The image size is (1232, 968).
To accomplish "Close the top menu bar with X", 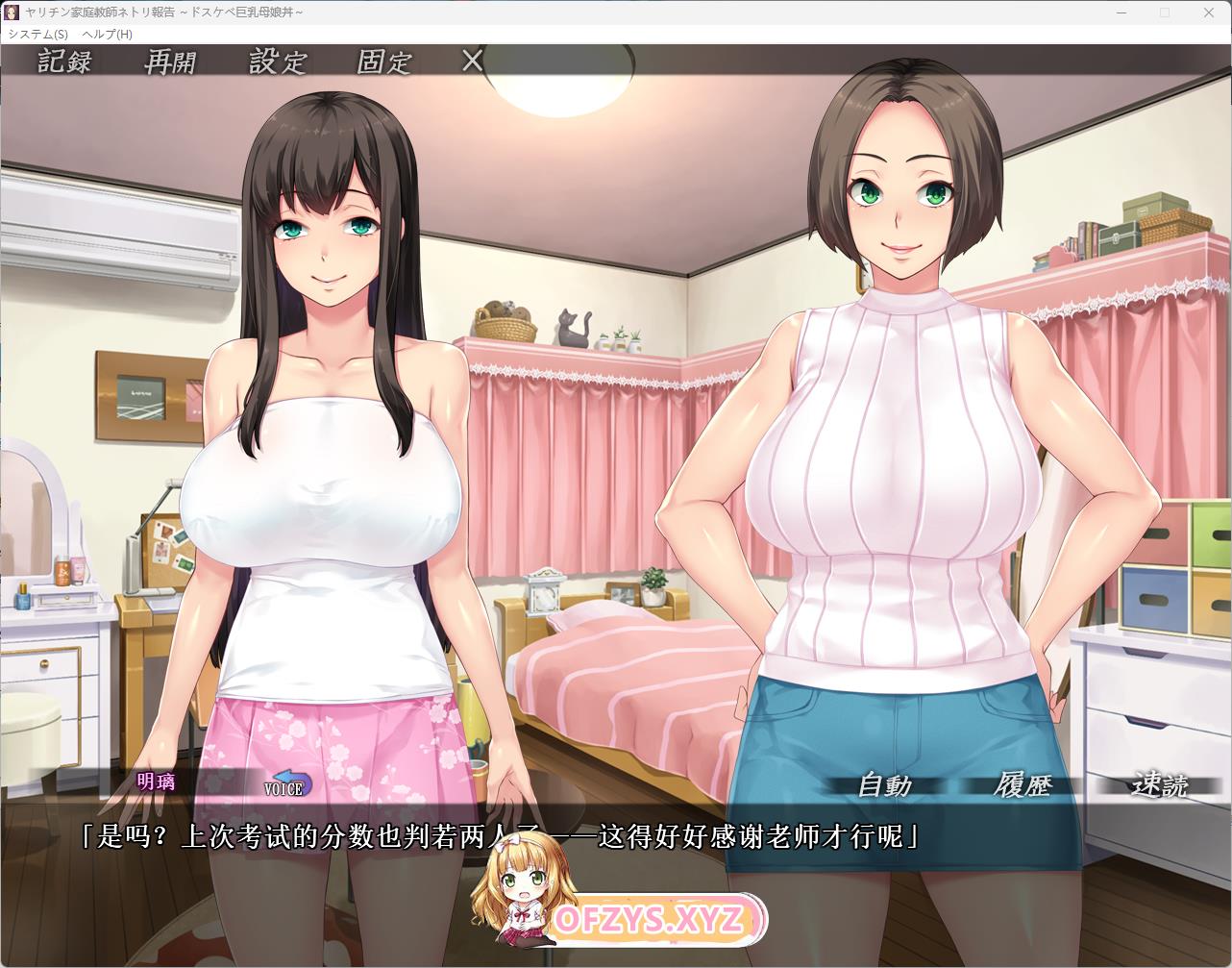I will point(472,61).
